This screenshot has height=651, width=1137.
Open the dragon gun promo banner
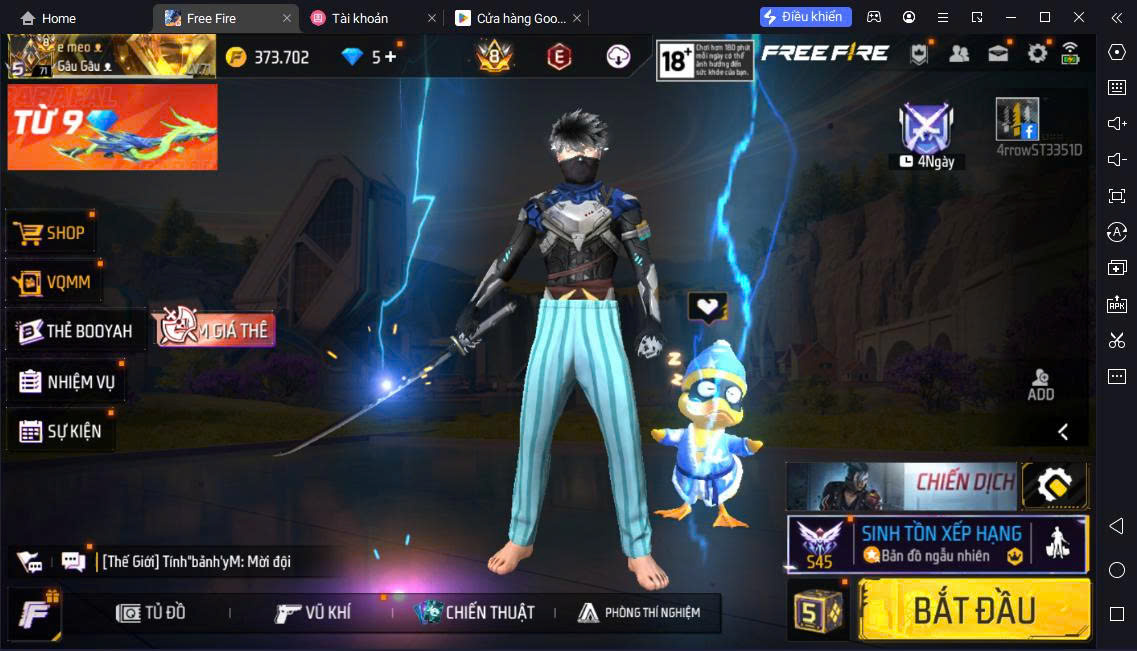(112, 127)
